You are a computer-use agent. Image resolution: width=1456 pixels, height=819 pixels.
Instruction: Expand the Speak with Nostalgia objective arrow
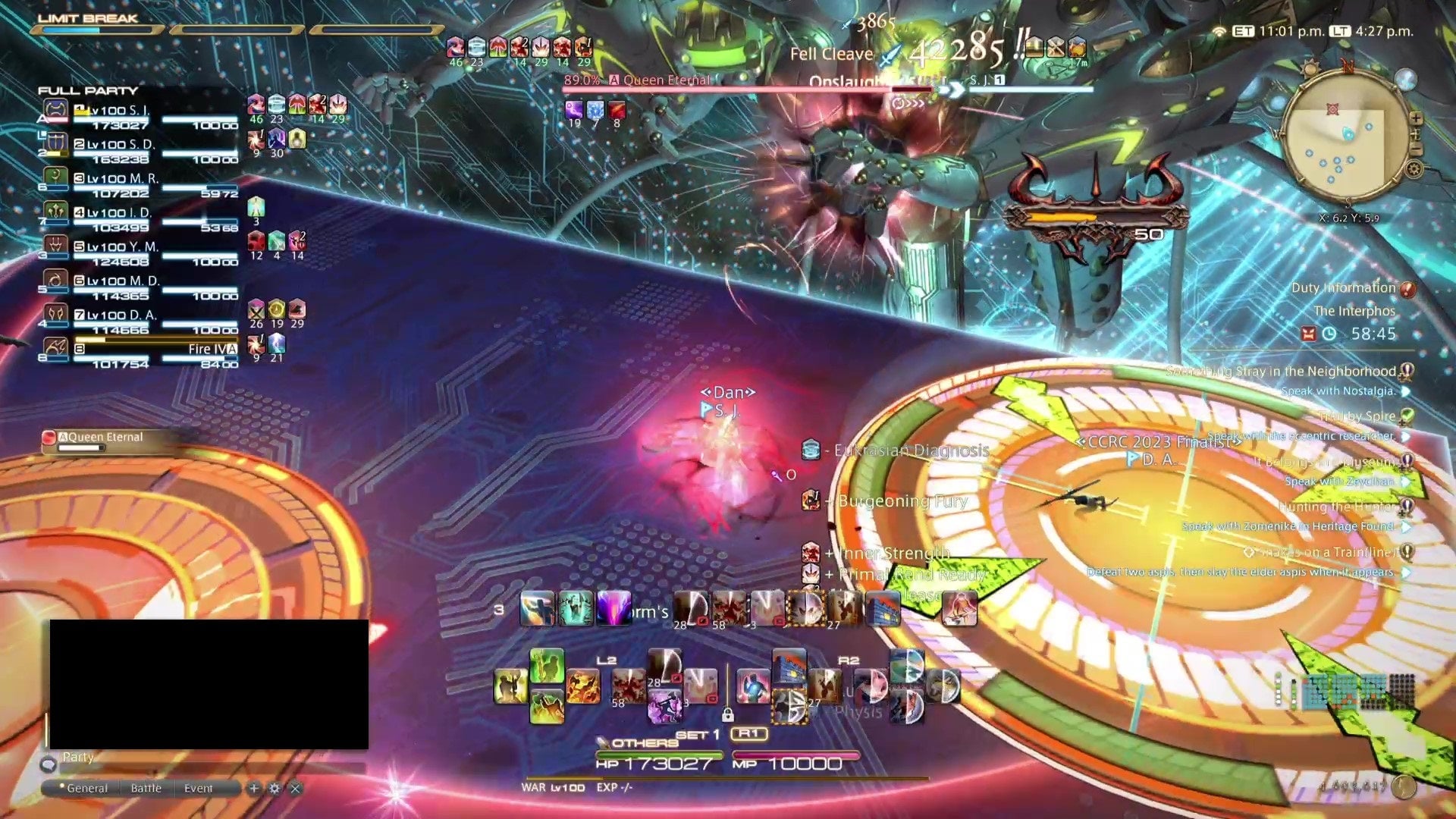click(x=1407, y=392)
